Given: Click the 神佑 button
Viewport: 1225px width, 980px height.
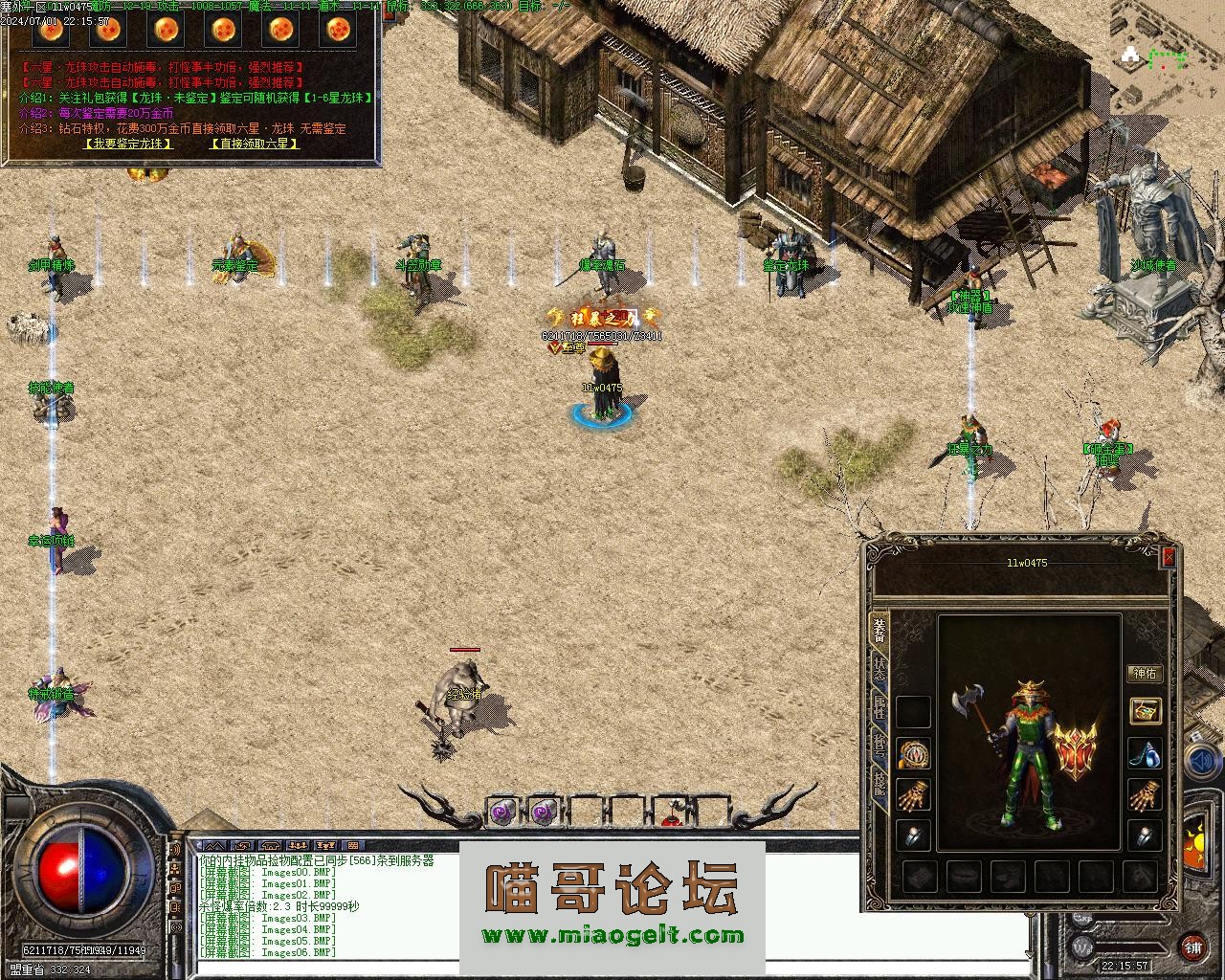Looking at the screenshot, I should (1144, 674).
